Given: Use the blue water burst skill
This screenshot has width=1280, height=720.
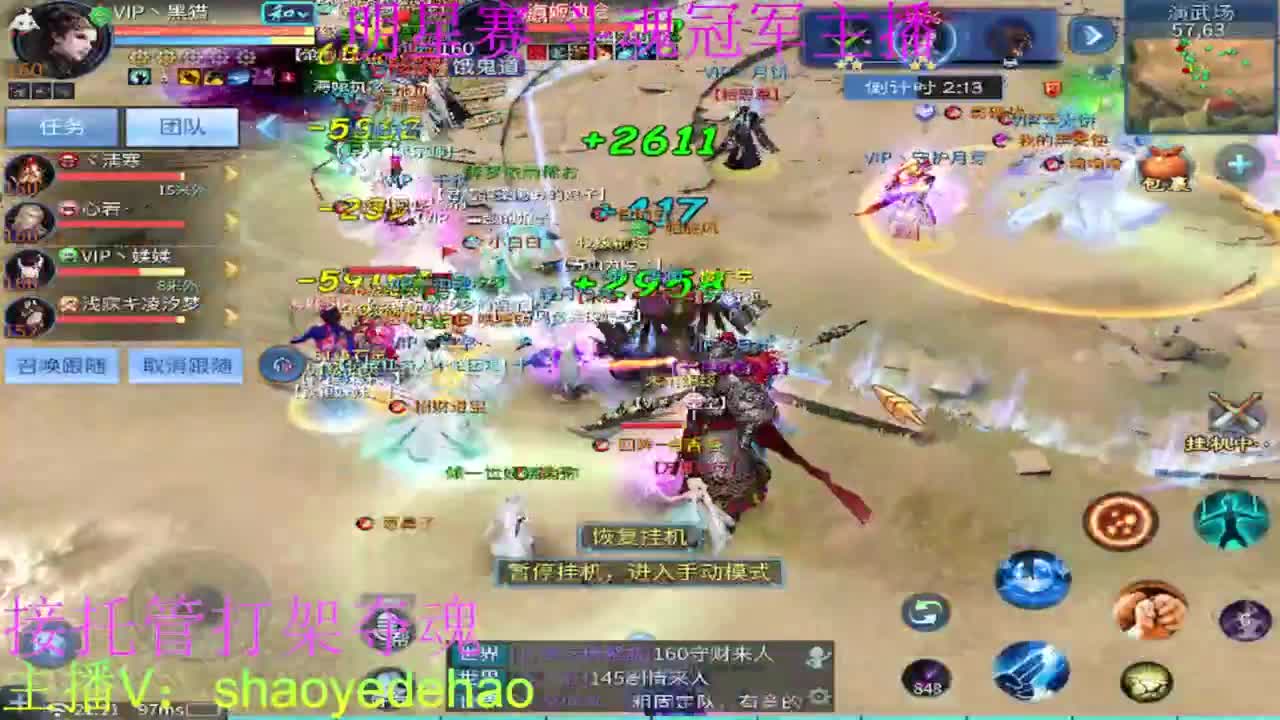Looking at the screenshot, I should tap(1030, 577).
